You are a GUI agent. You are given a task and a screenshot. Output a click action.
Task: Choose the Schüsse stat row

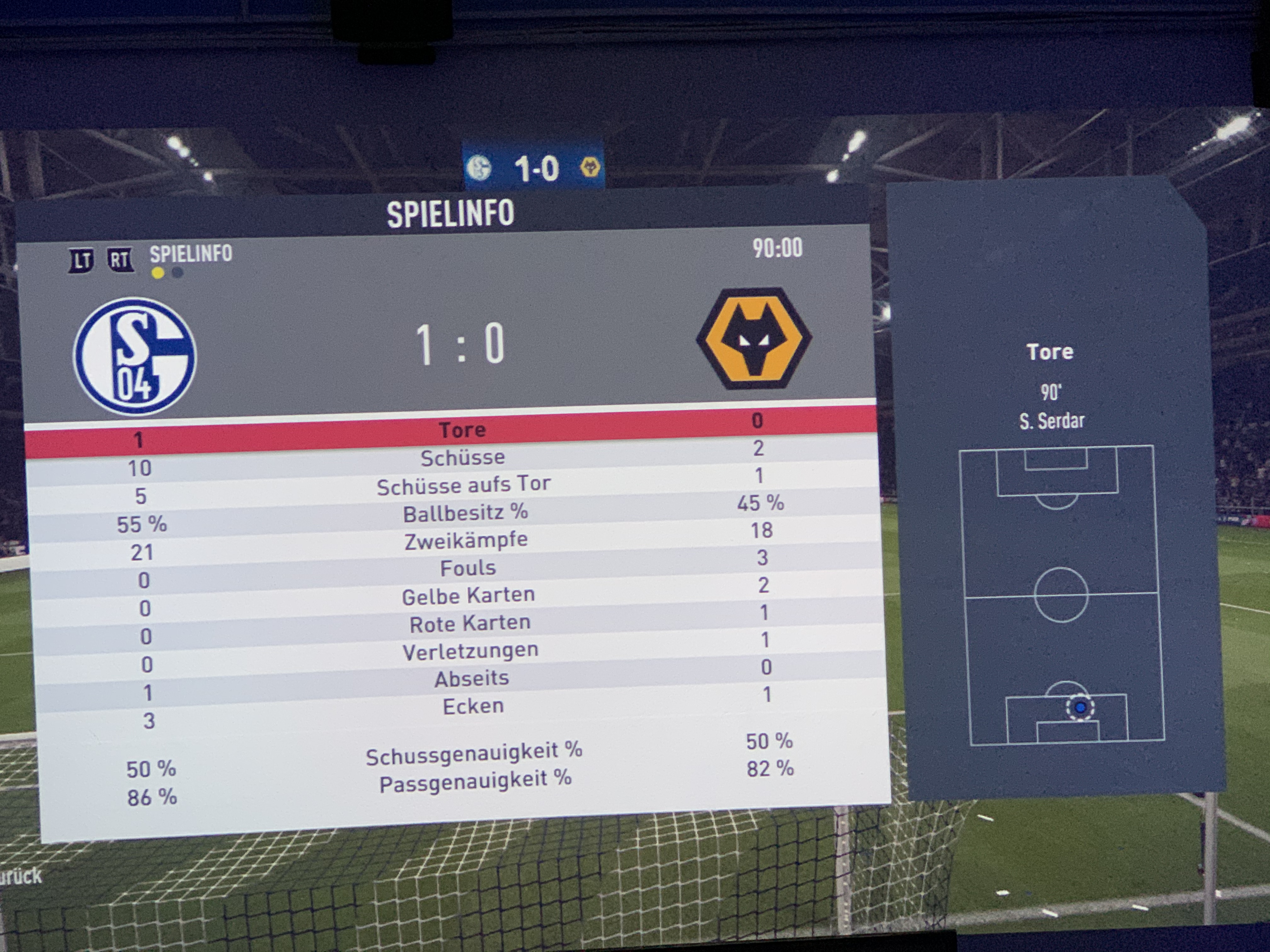coord(463,458)
